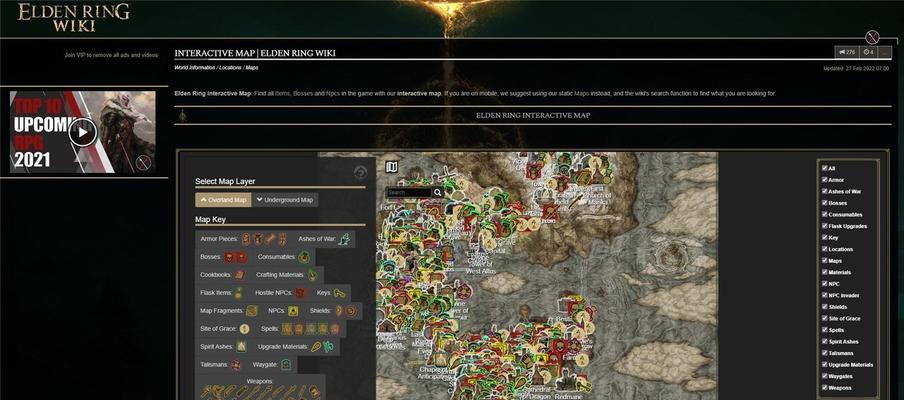Play the Top 10 Upcoming RPG video
Image resolution: width=904 pixels, height=400 pixels.
point(83,131)
